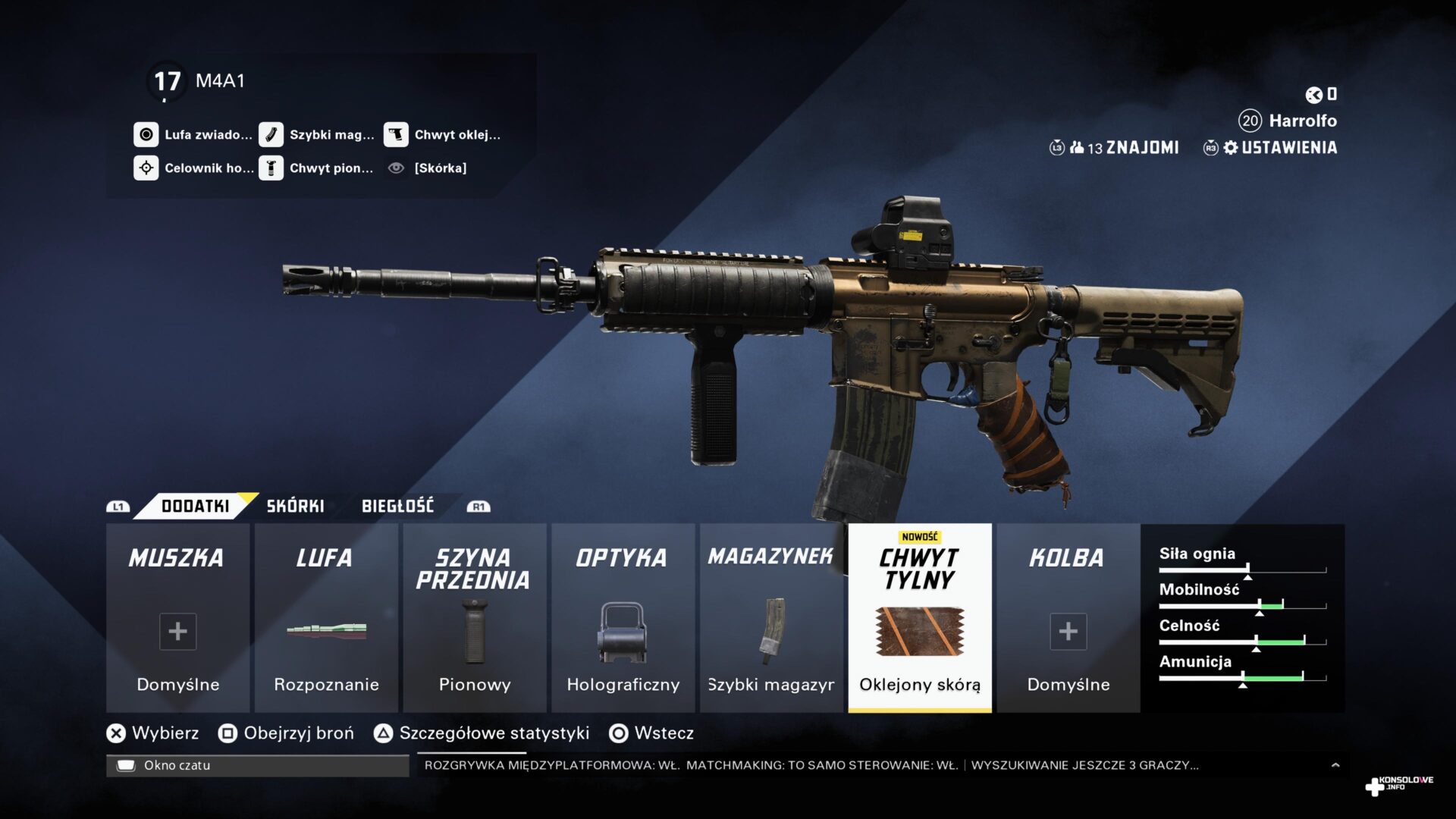Open the Lufa Rozpoznanie slot
1456x819 pixels.
[326, 618]
